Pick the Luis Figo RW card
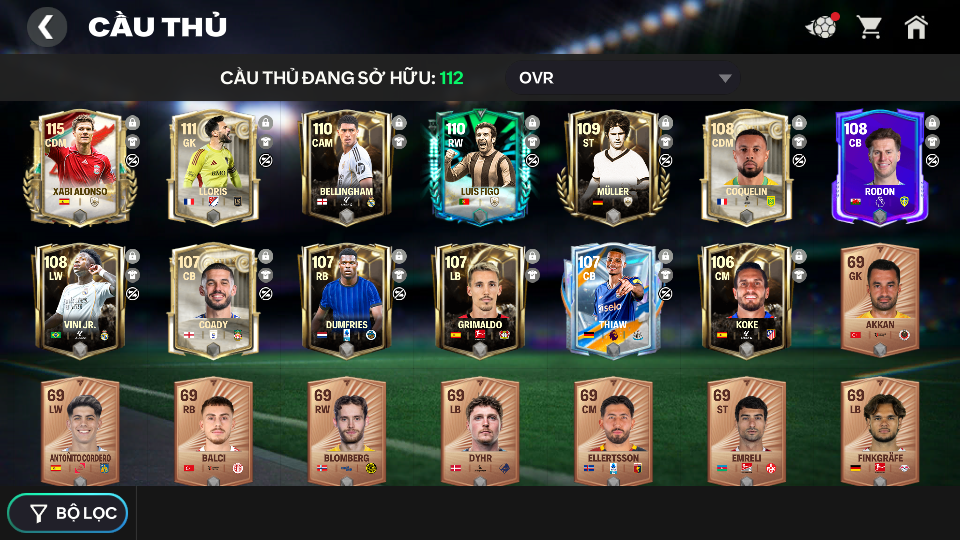 tap(480, 167)
